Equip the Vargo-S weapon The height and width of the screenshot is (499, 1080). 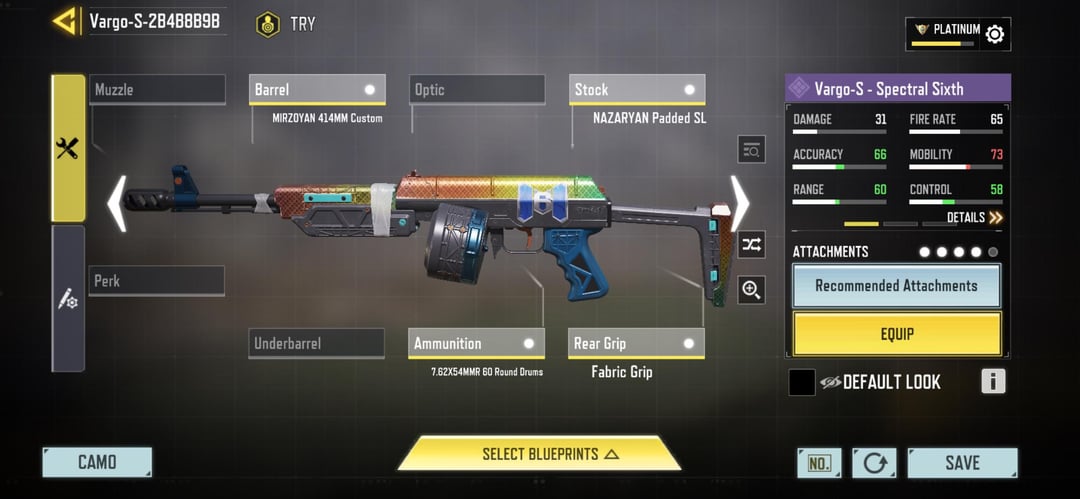point(896,334)
